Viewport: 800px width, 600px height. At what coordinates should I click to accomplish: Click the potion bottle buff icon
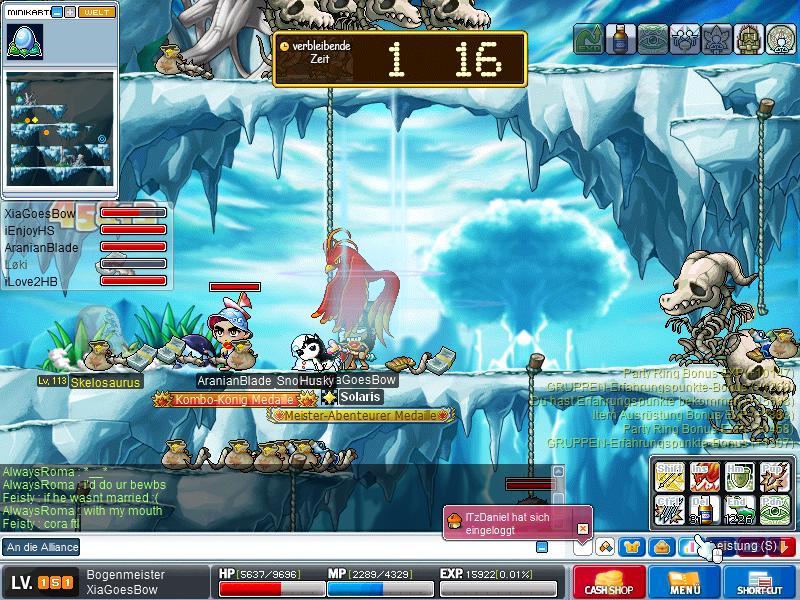[621, 39]
